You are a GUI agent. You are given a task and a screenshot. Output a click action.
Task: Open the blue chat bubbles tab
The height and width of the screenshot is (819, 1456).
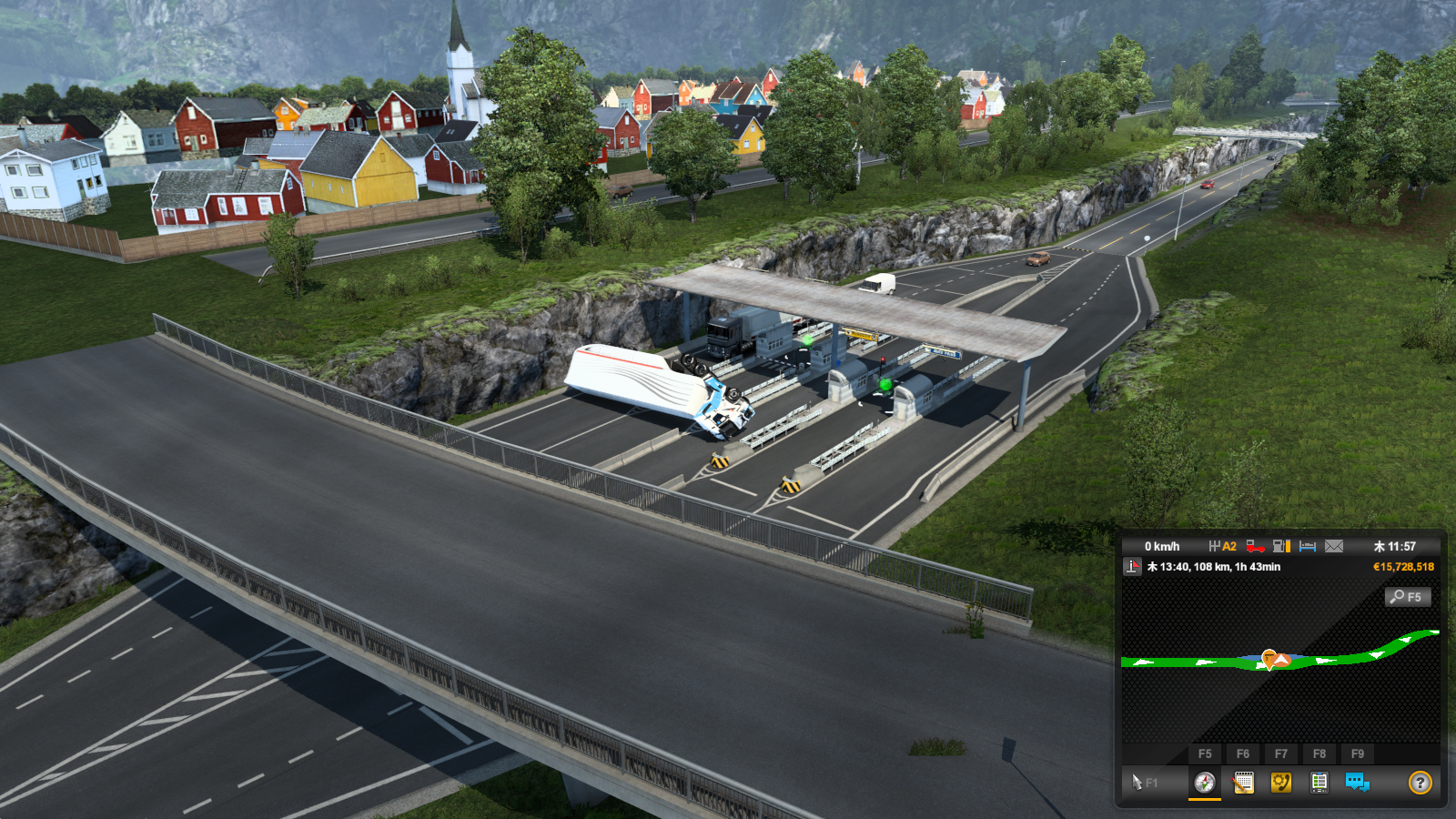pos(1357,783)
